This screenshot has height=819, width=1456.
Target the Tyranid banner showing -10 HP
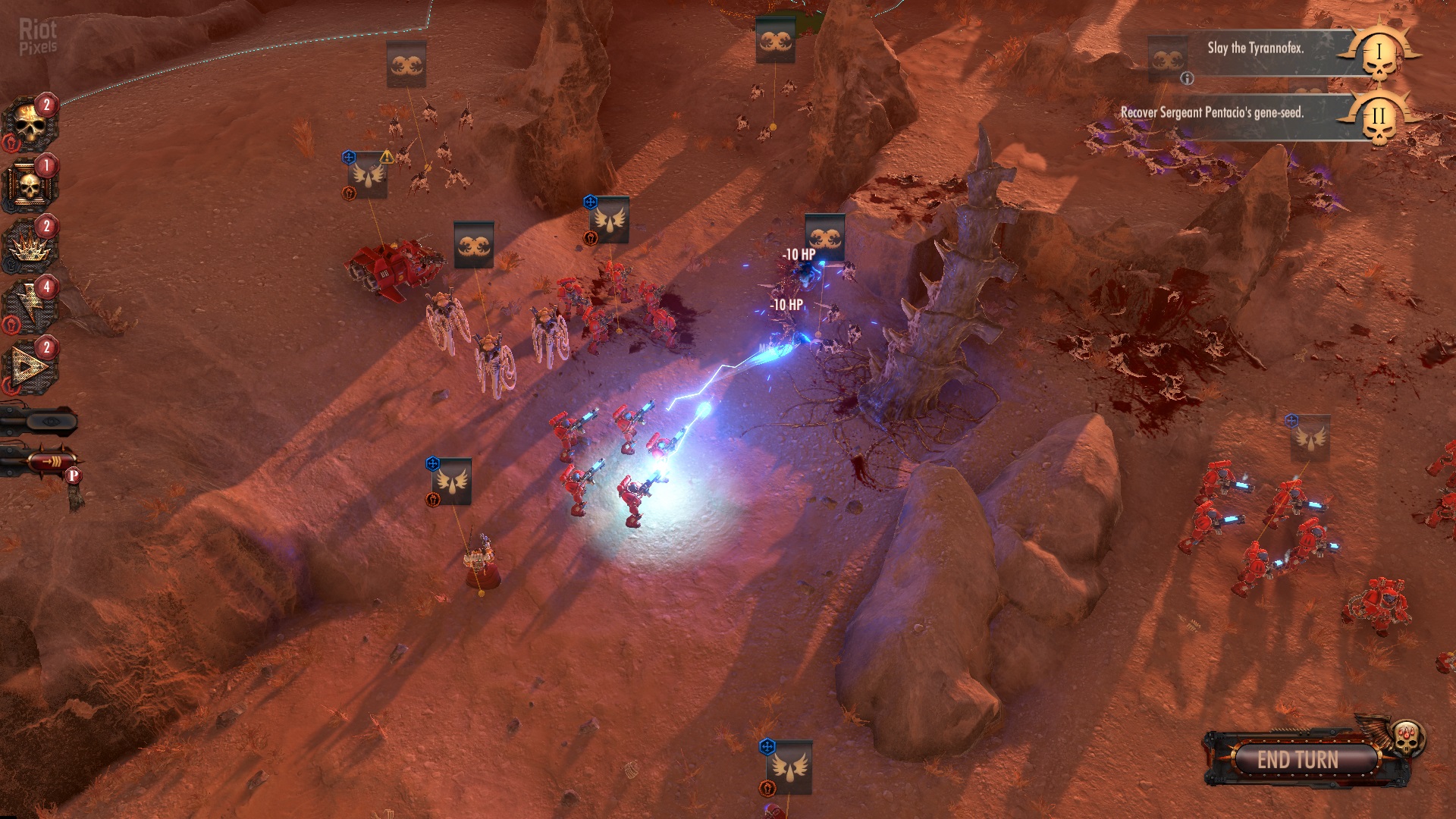pyautogui.click(x=824, y=237)
